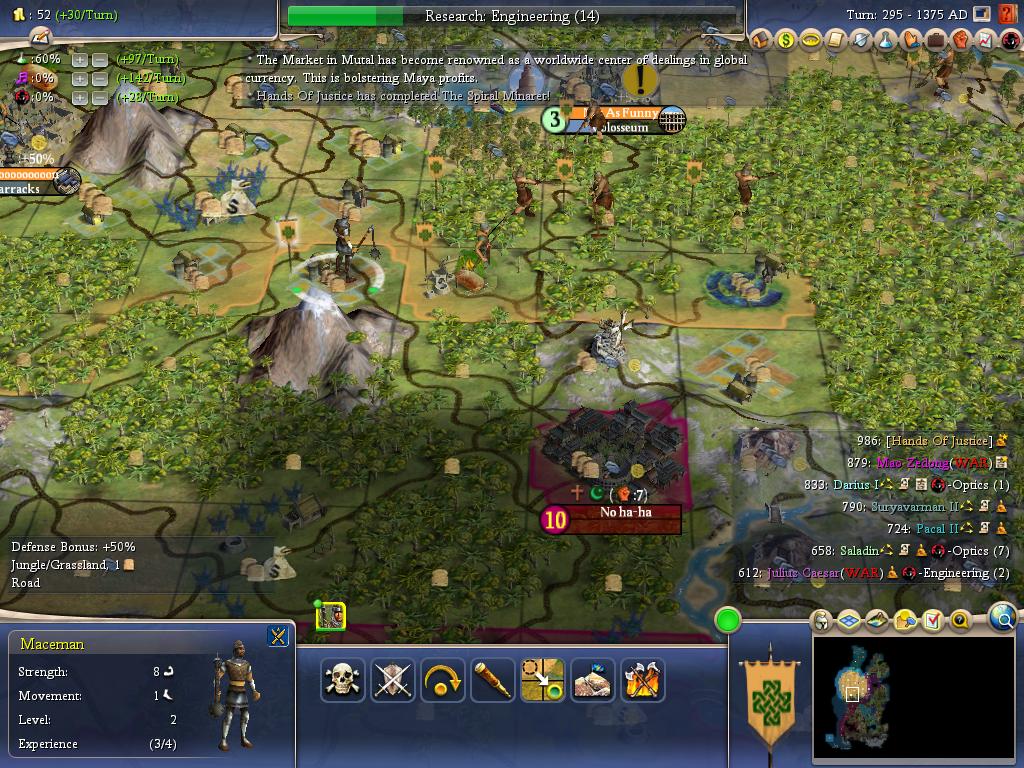The height and width of the screenshot is (768, 1024).
Task: Open globe view with the magnifier globe icon
Action: click(1003, 619)
